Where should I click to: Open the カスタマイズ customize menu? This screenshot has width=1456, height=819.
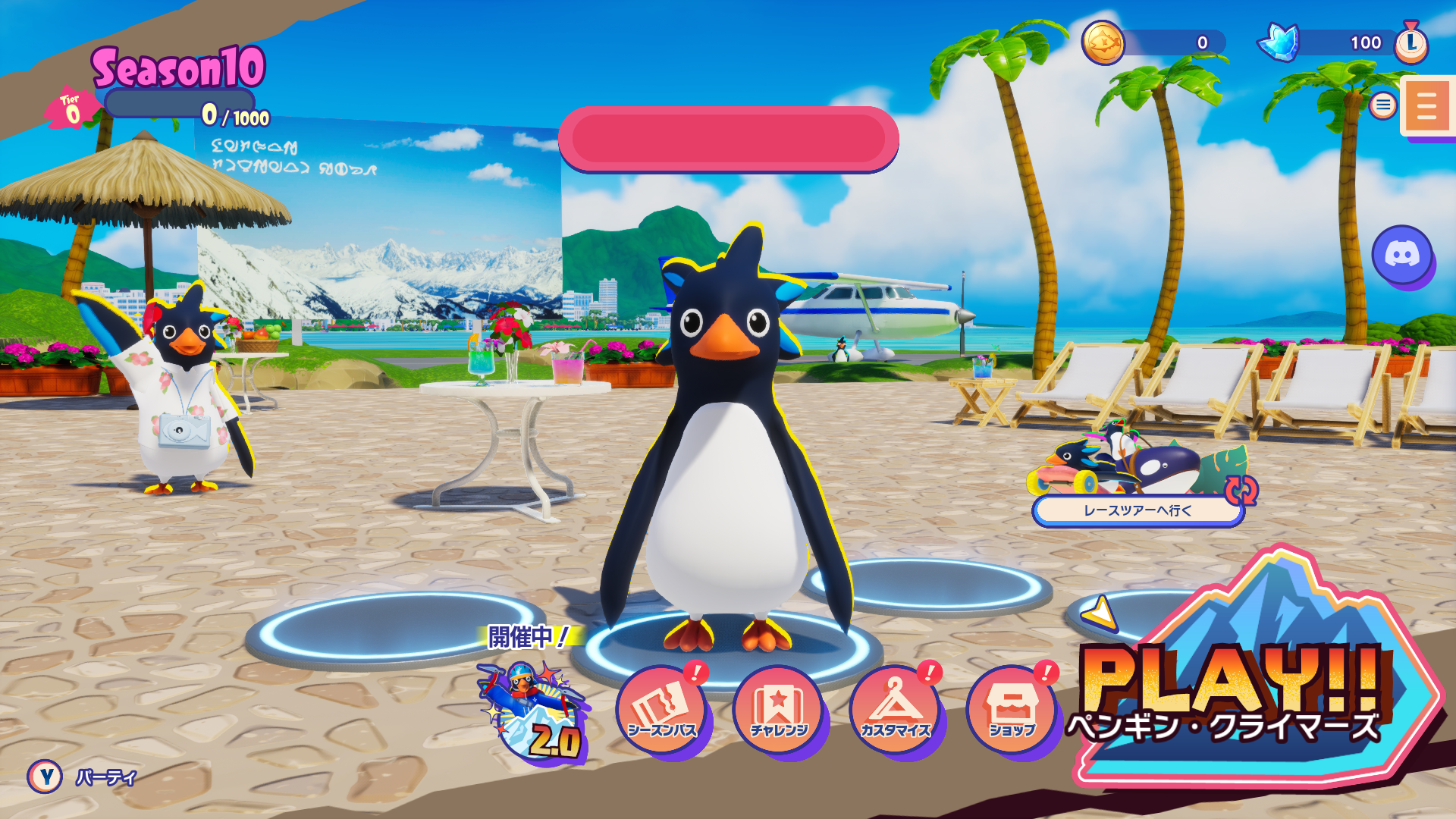click(896, 709)
